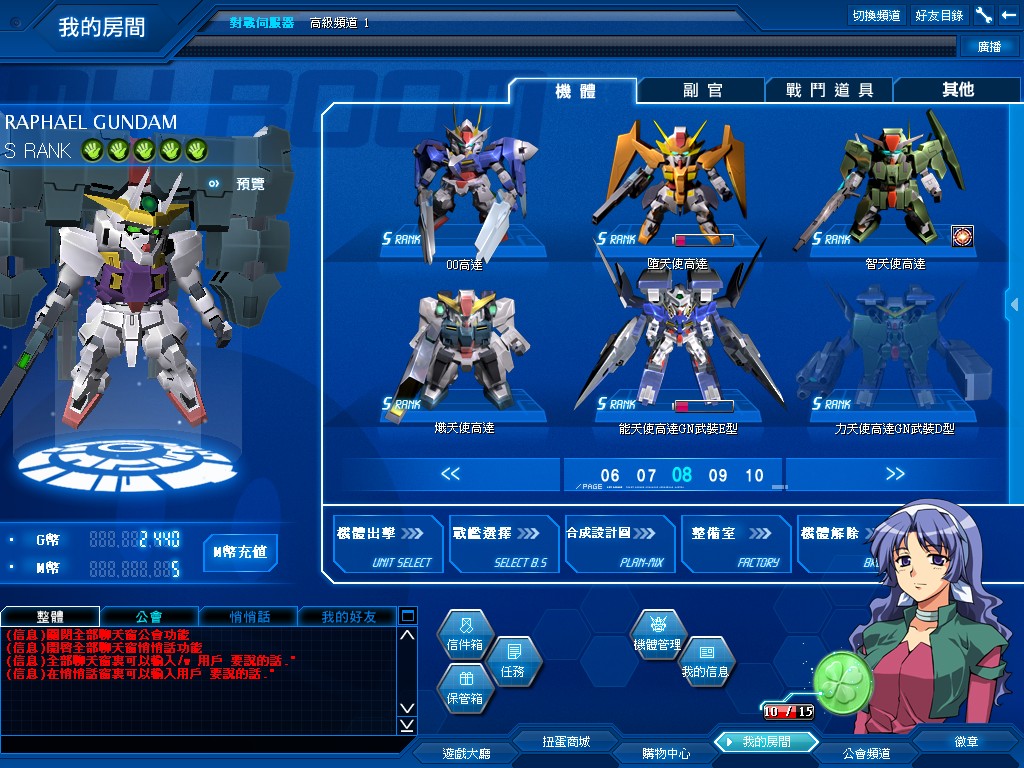Screen dimensions: 1024x768
Task: Open the 扭蛋商城 capsule shop
Action: pyautogui.click(x=566, y=742)
